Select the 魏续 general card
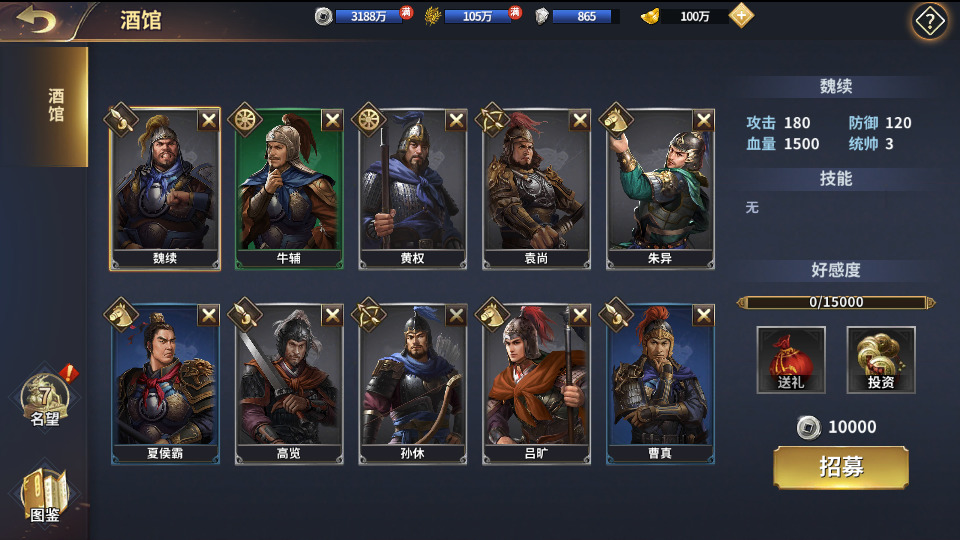This screenshot has height=540, width=960. [165, 188]
